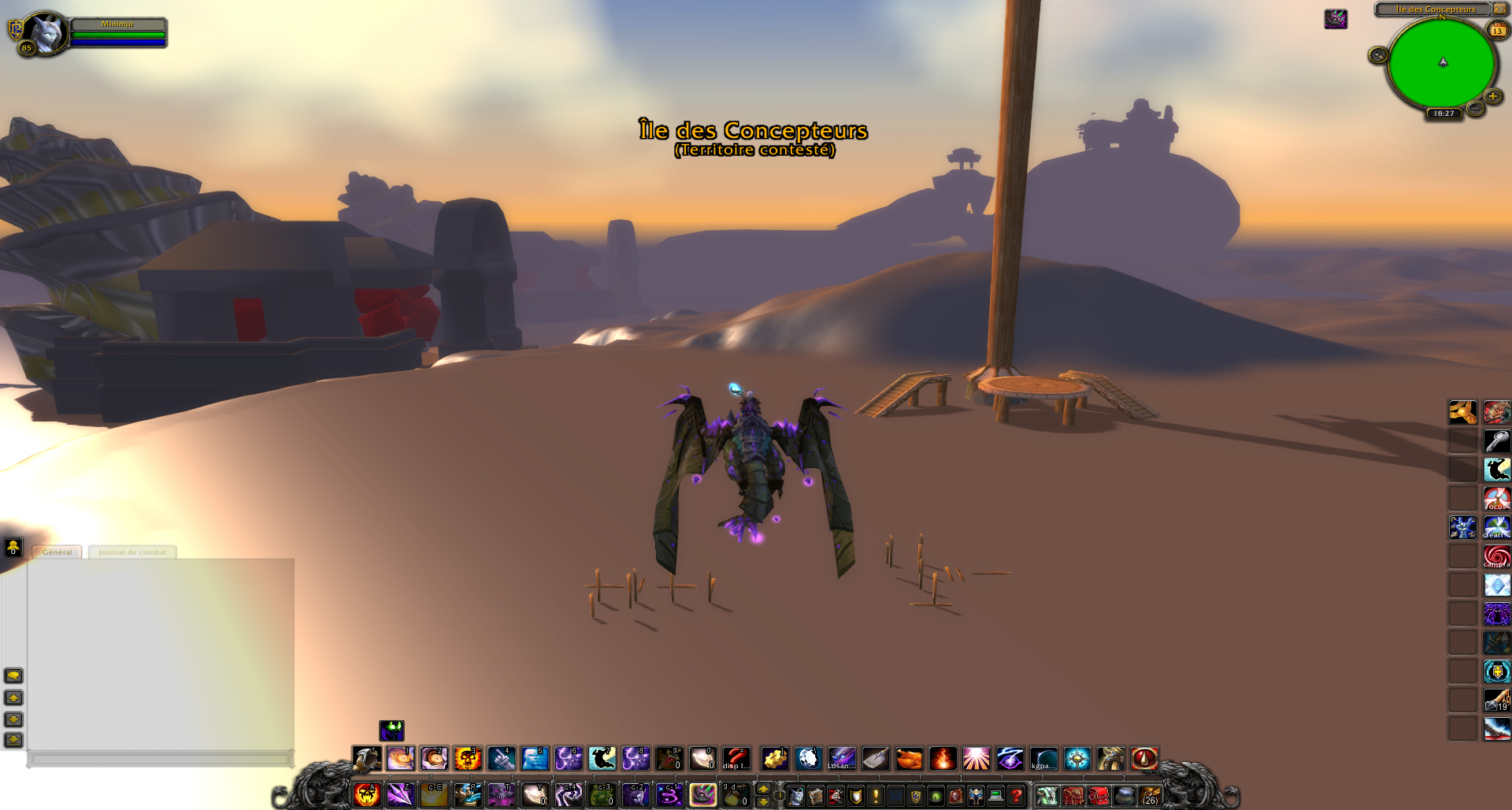Page the action bar up

[x=763, y=789]
